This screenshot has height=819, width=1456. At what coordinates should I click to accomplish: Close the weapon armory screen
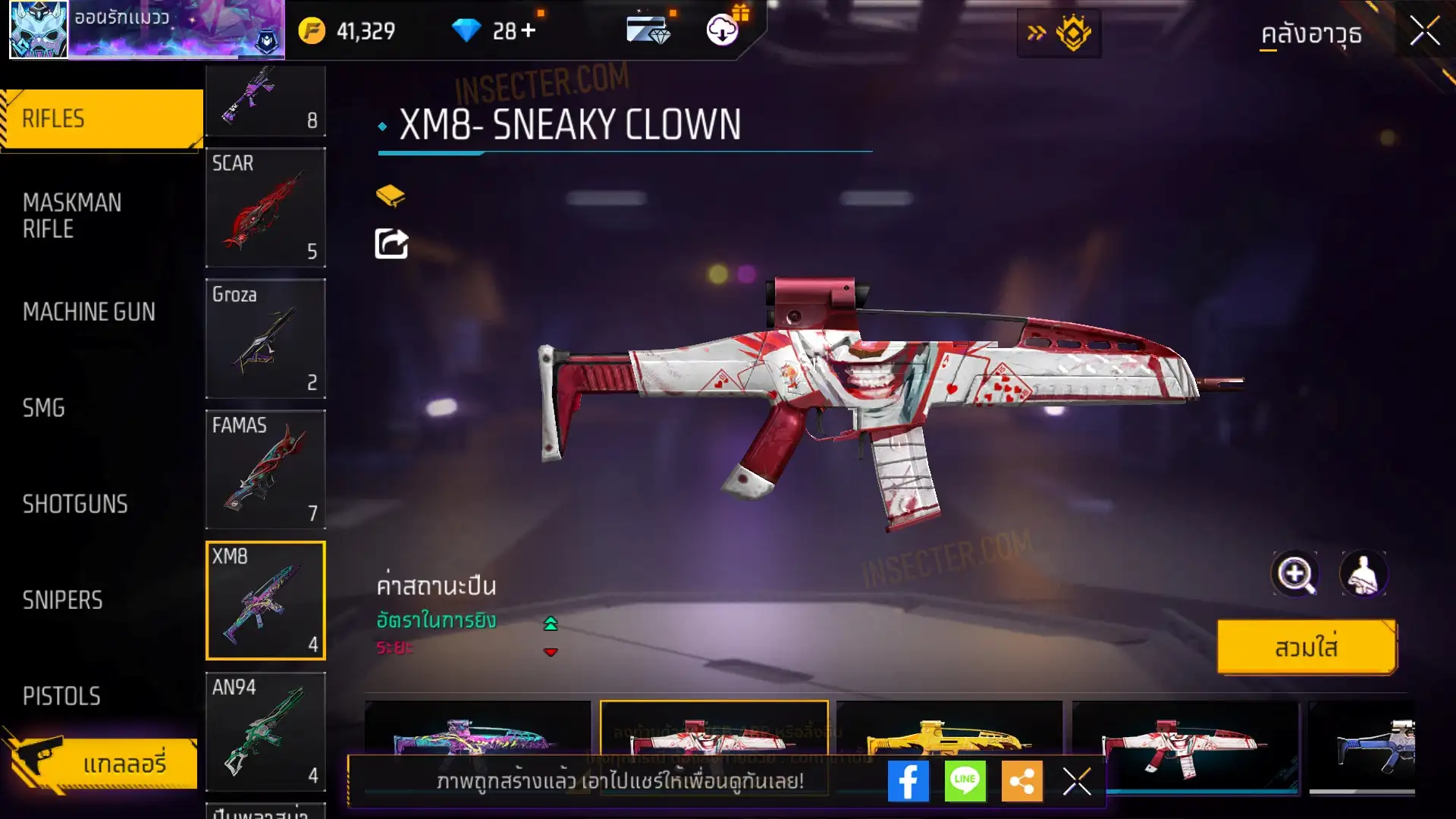click(x=1424, y=32)
